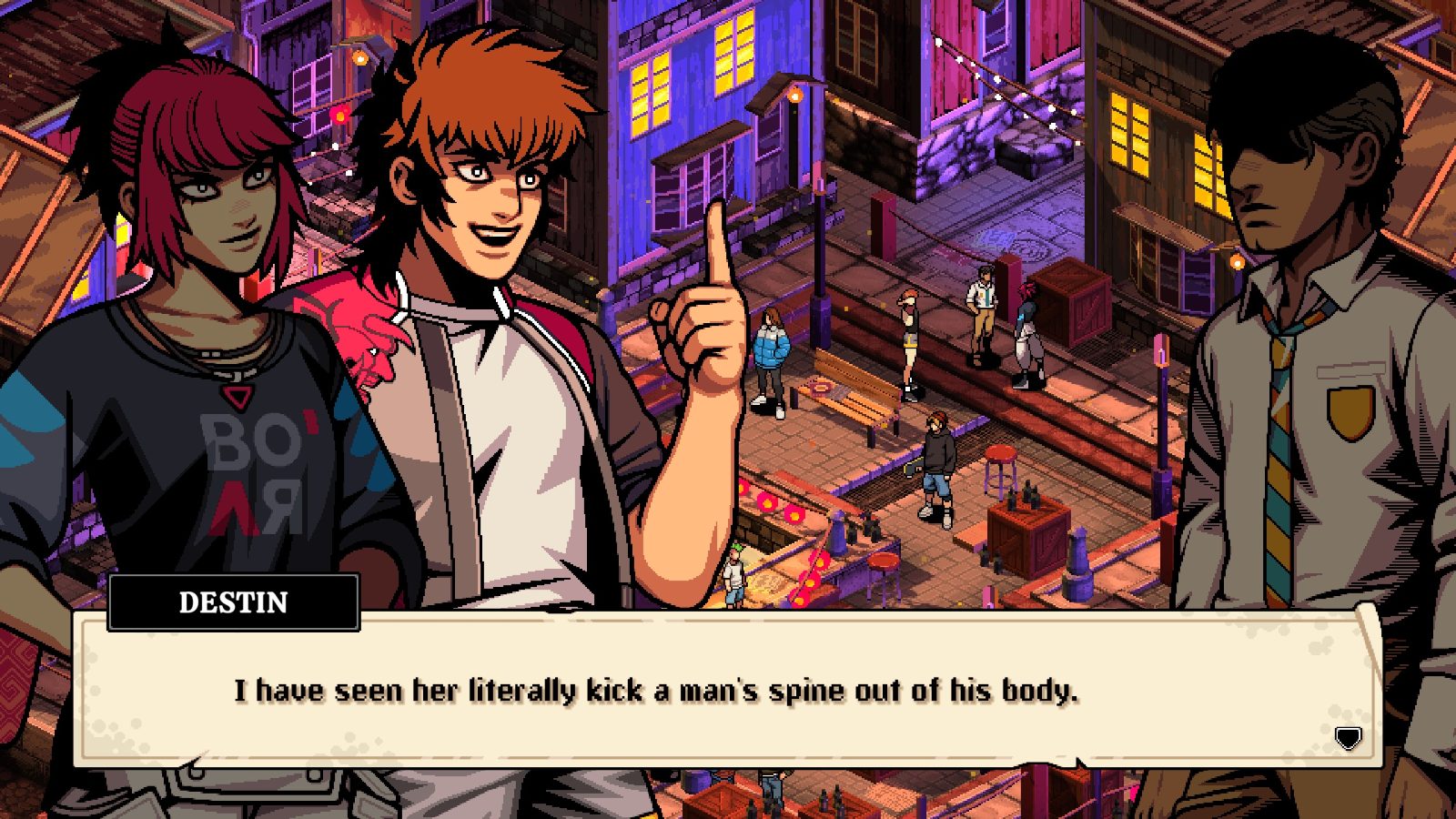Click the DESTIN nameplate banner

point(230,602)
